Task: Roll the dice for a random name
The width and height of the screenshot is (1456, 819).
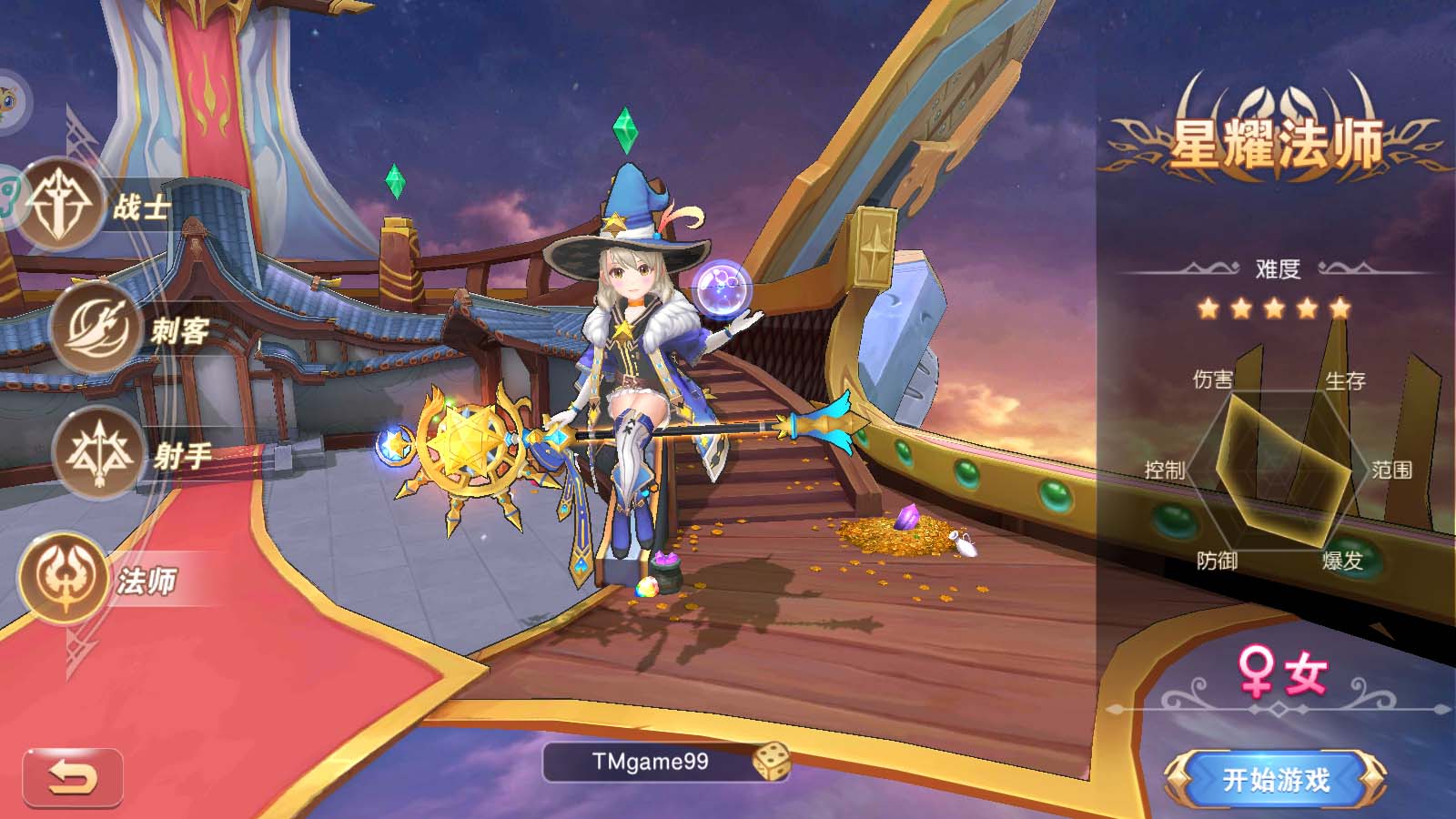Action: (770, 762)
